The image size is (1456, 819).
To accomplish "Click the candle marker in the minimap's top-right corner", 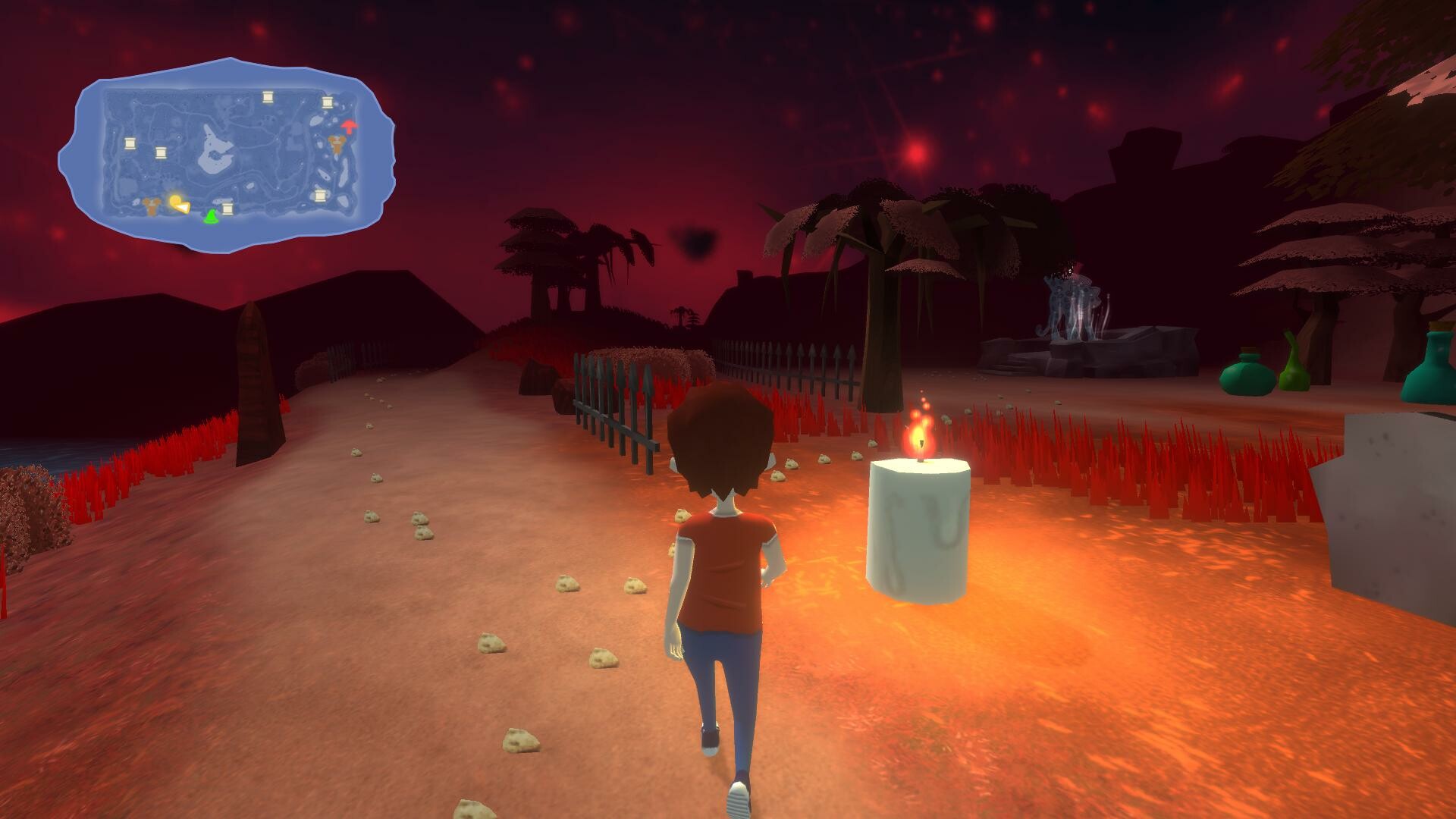I will coord(328,102).
